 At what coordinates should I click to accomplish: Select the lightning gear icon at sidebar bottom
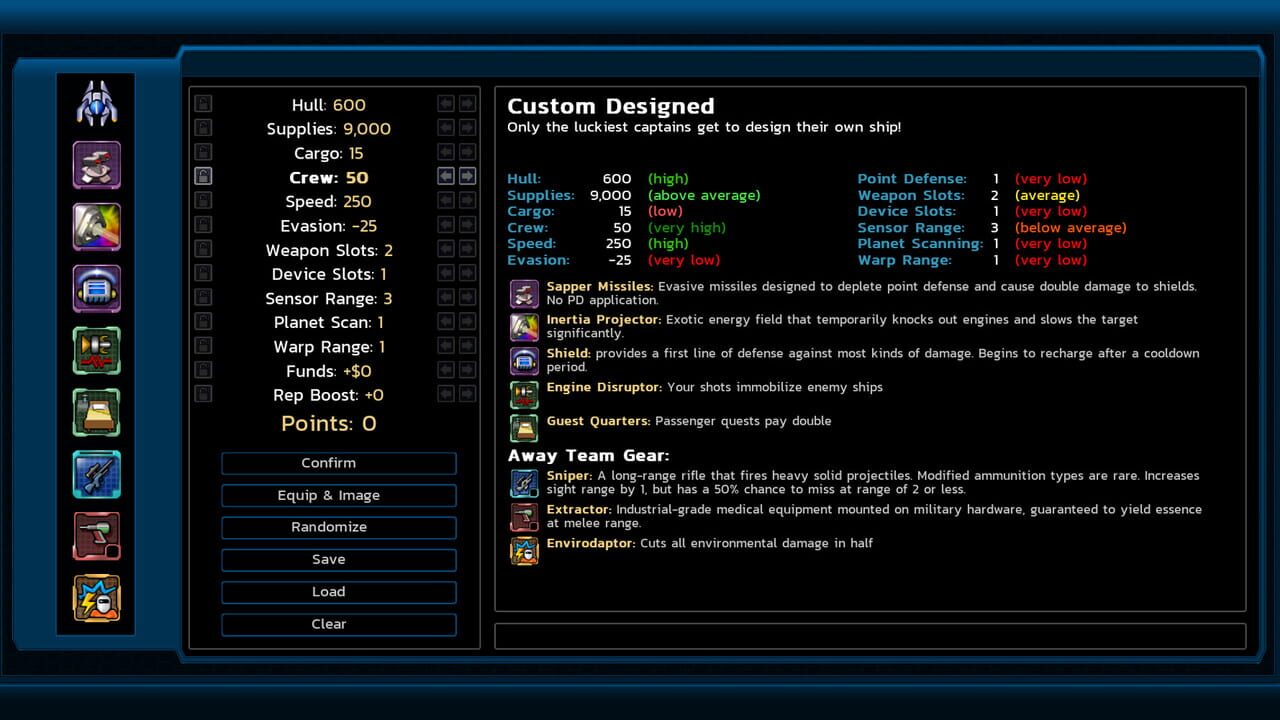[x=96, y=597]
